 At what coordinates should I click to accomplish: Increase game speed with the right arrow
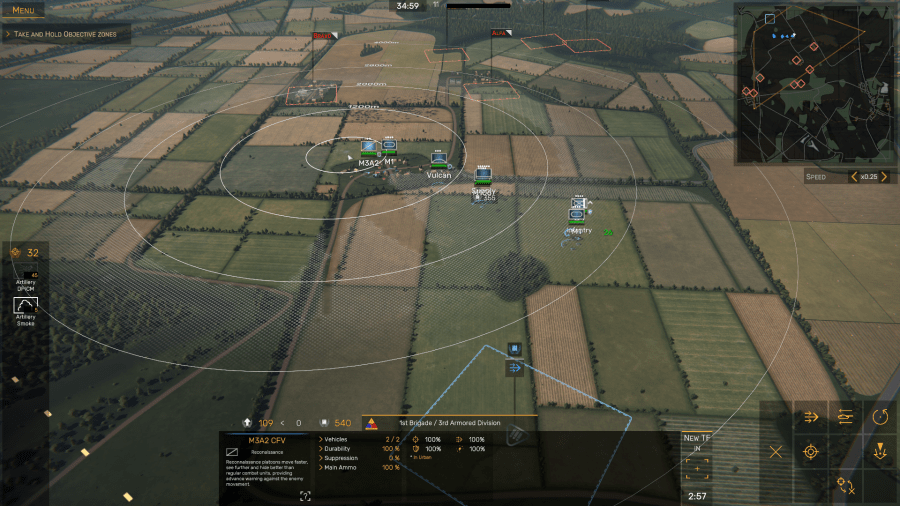tap(884, 177)
